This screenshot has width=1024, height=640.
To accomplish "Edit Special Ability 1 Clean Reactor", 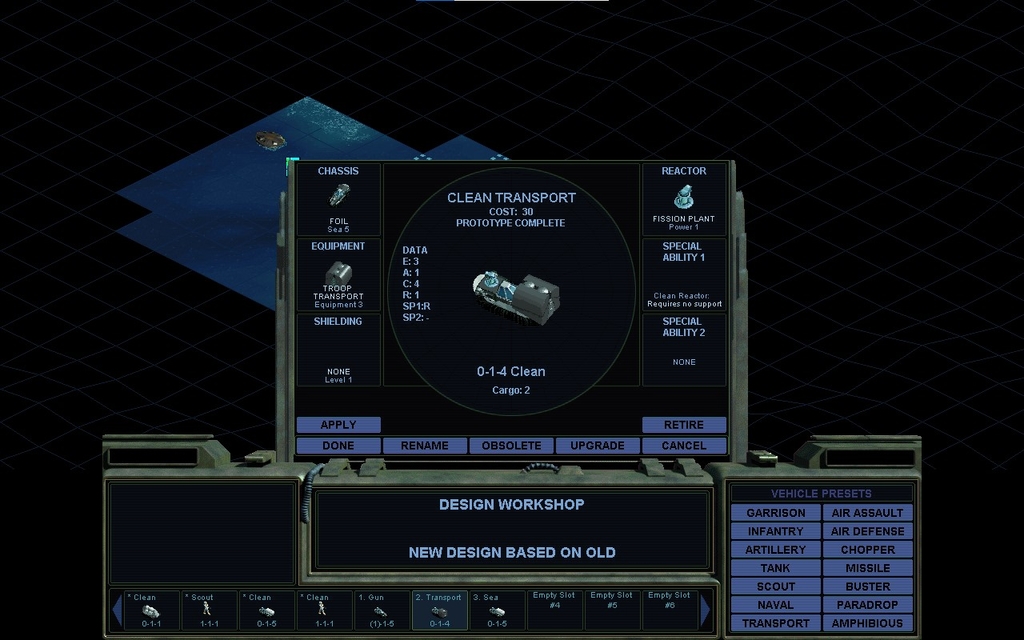I will [x=684, y=275].
